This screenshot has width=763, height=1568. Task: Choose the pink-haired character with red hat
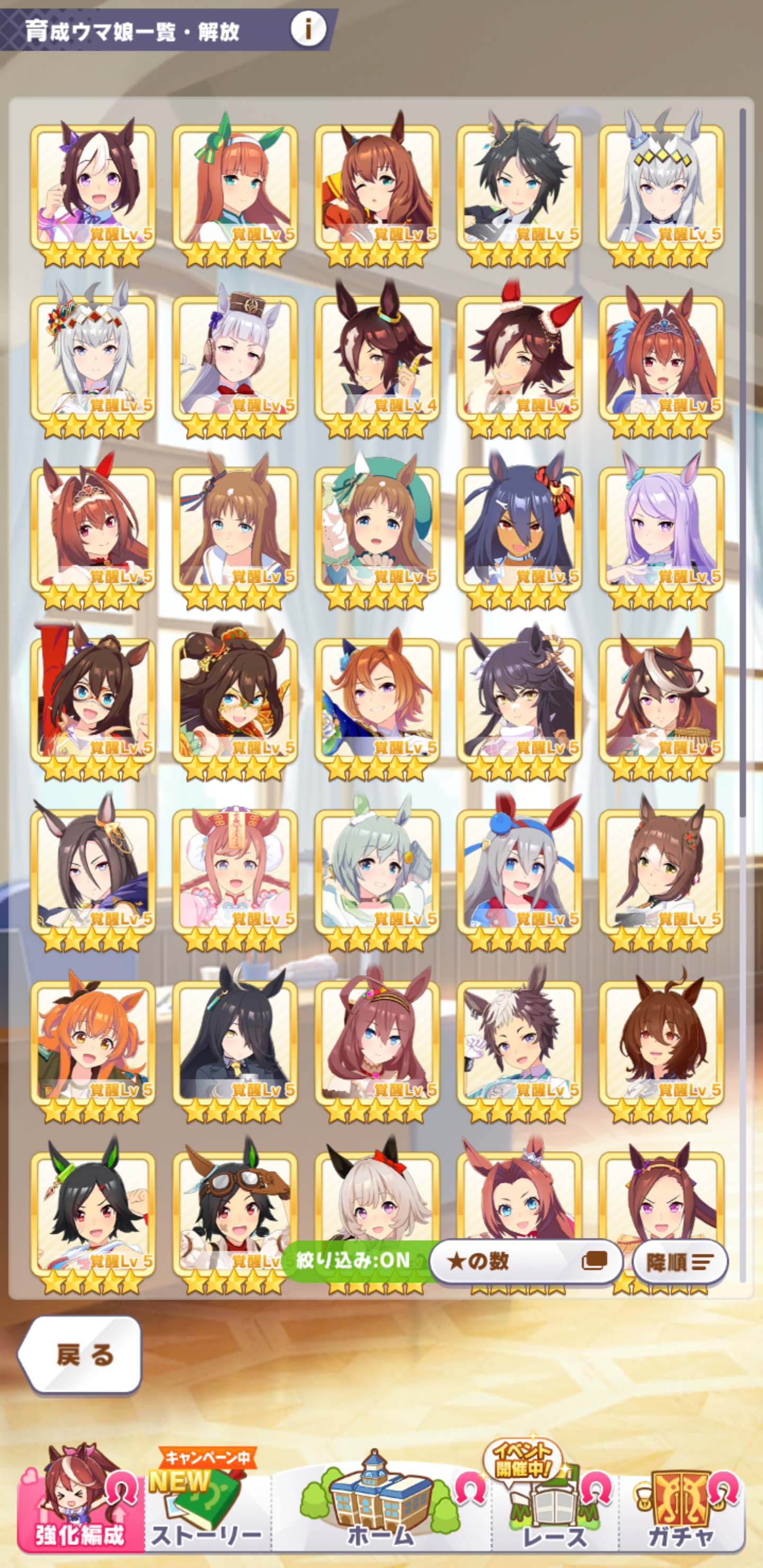tap(235, 871)
